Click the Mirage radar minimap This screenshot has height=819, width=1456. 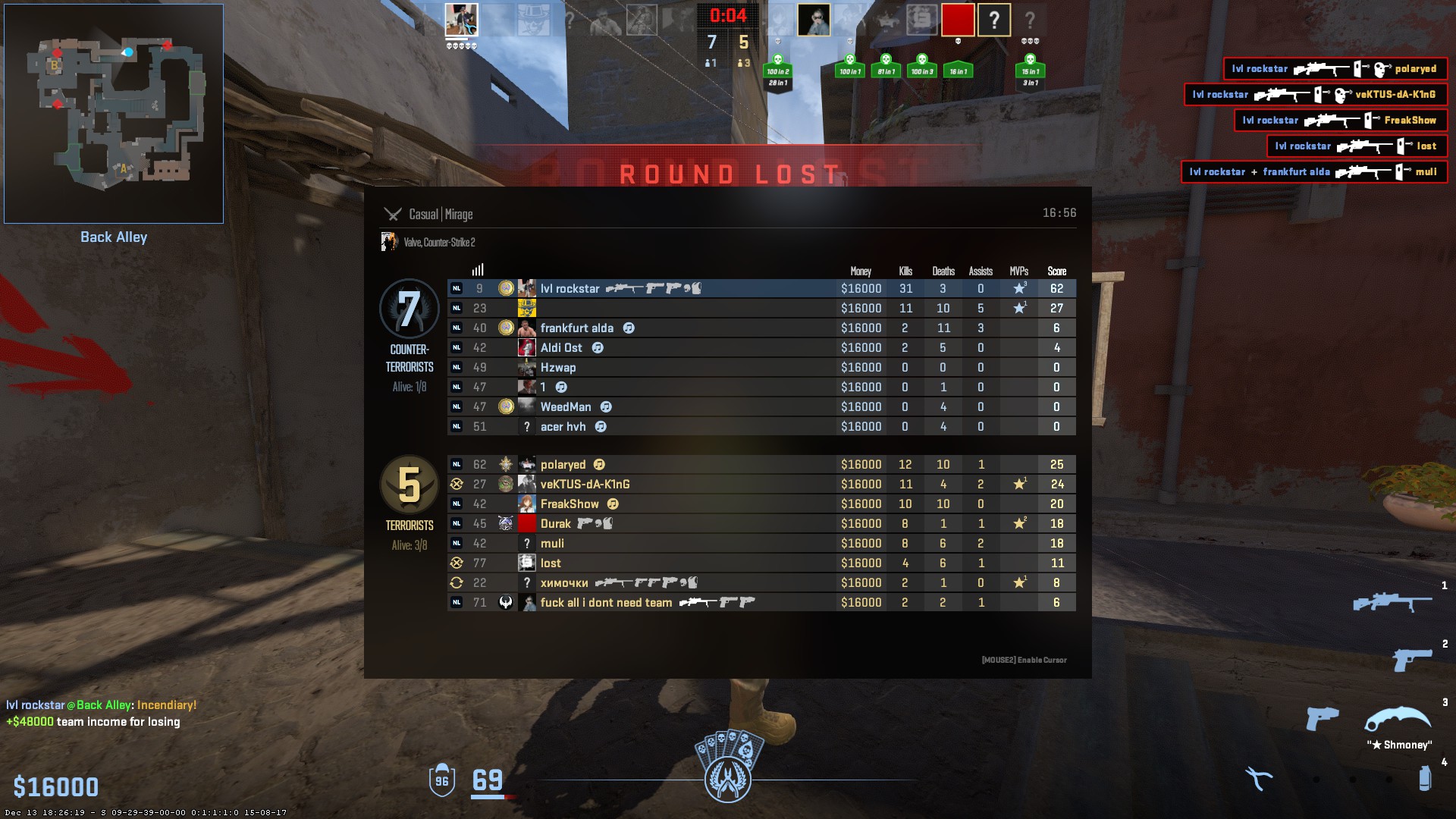[114, 114]
